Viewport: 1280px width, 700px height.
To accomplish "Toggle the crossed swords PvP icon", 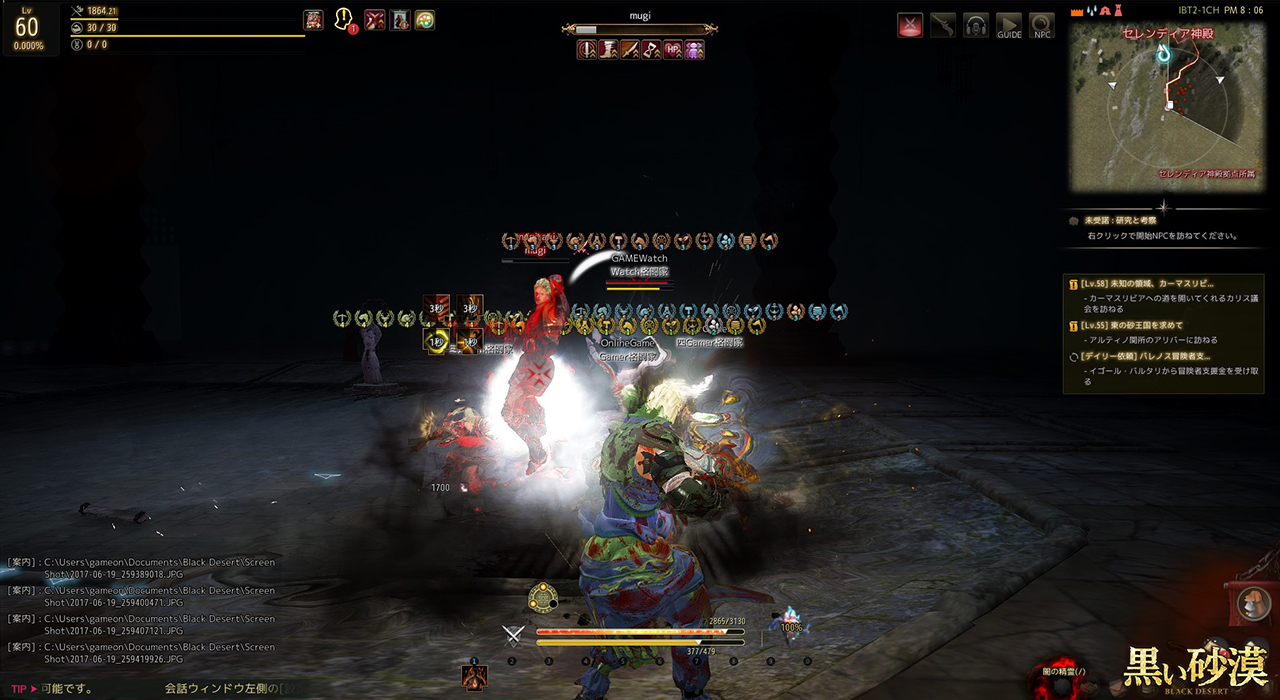I will [x=910, y=26].
